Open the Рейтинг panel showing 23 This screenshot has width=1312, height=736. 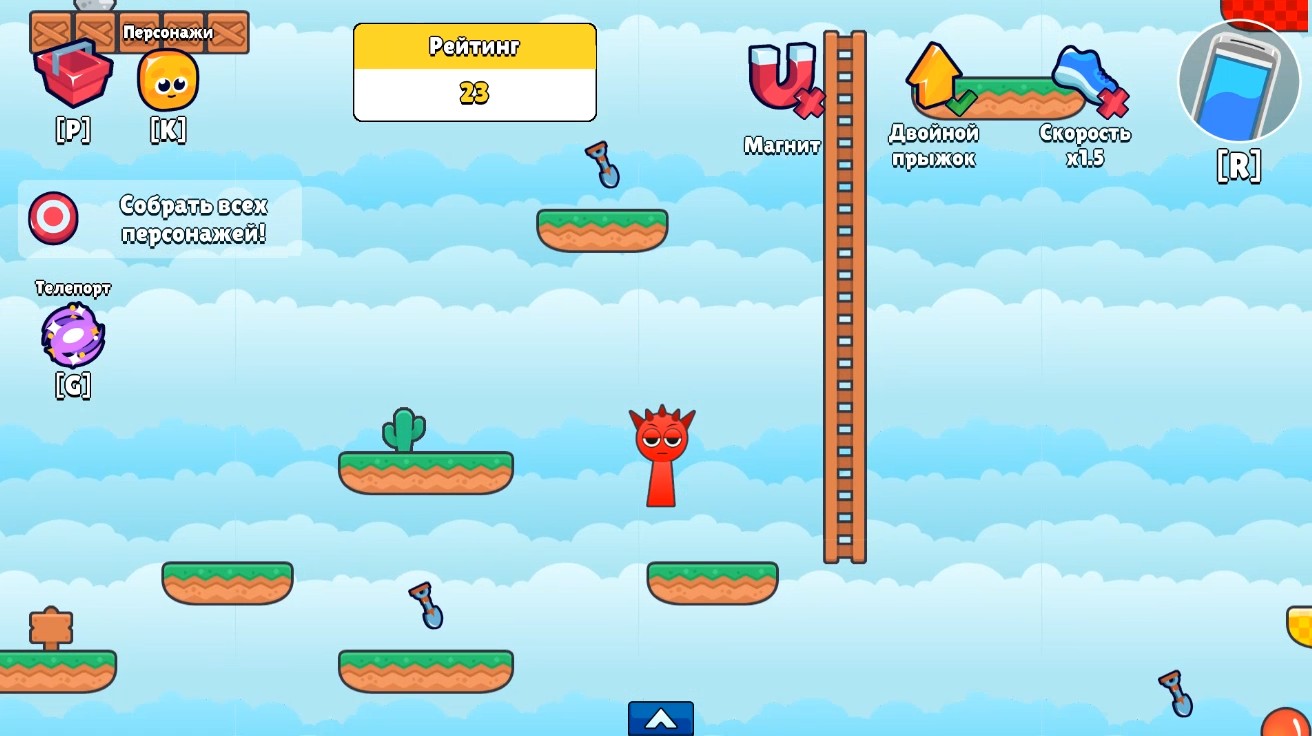[x=474, y=70]
